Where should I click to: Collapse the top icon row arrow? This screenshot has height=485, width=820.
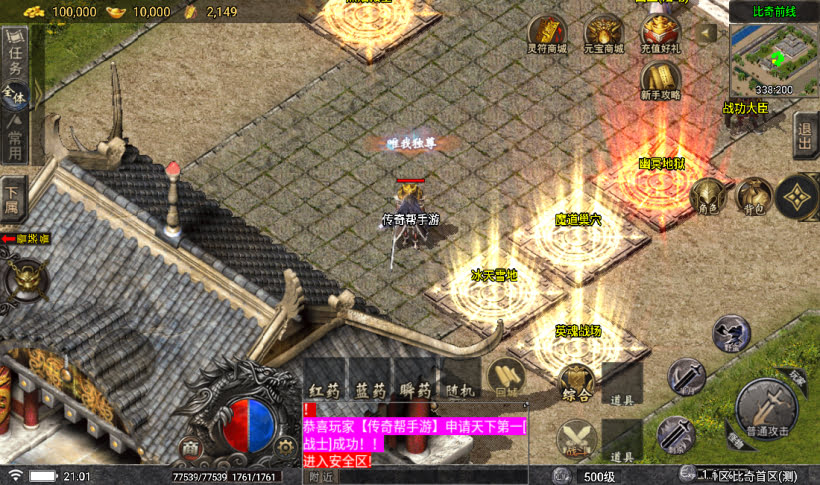click(707, 32)
